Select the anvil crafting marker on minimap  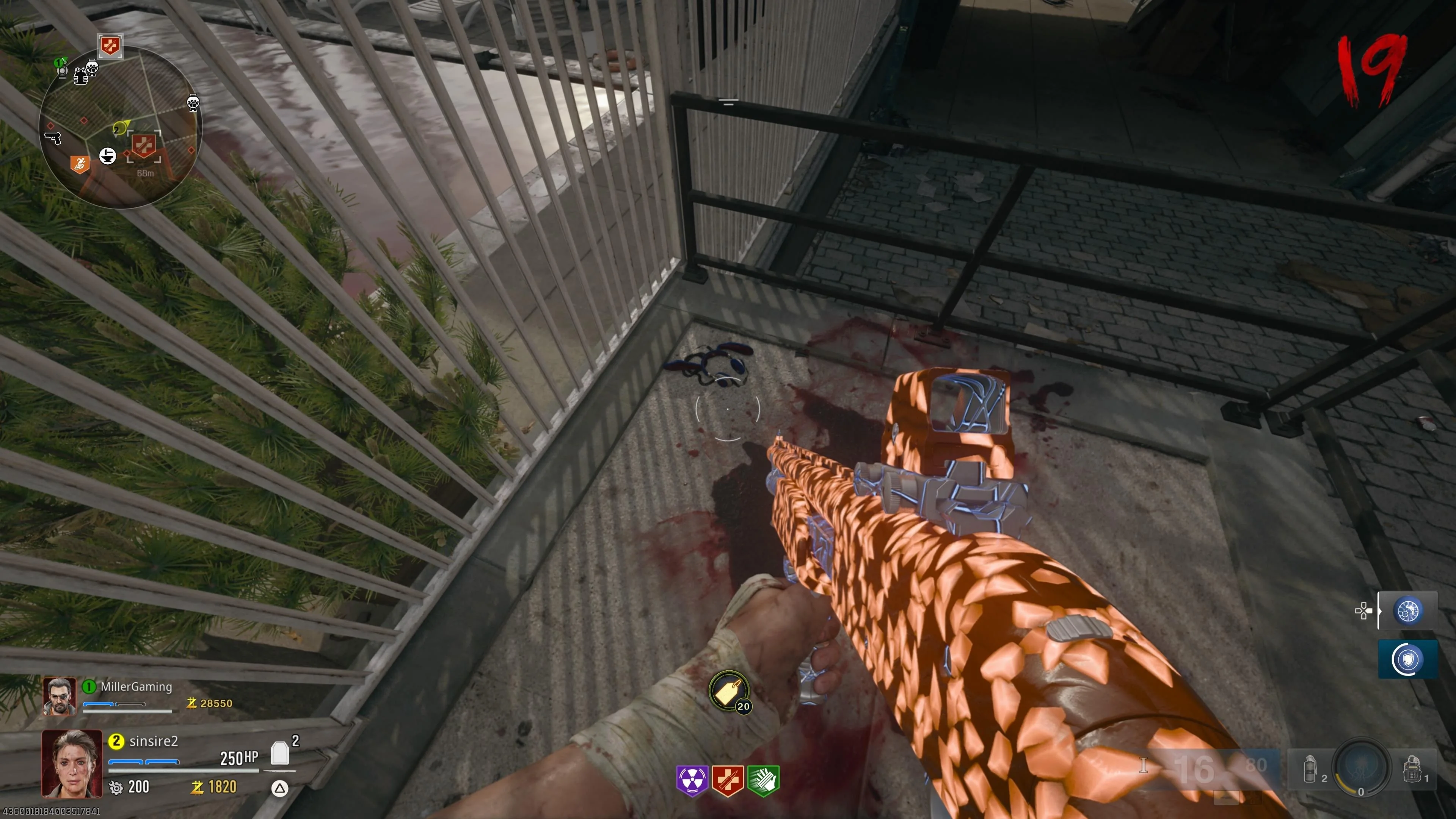click(107, 156)
